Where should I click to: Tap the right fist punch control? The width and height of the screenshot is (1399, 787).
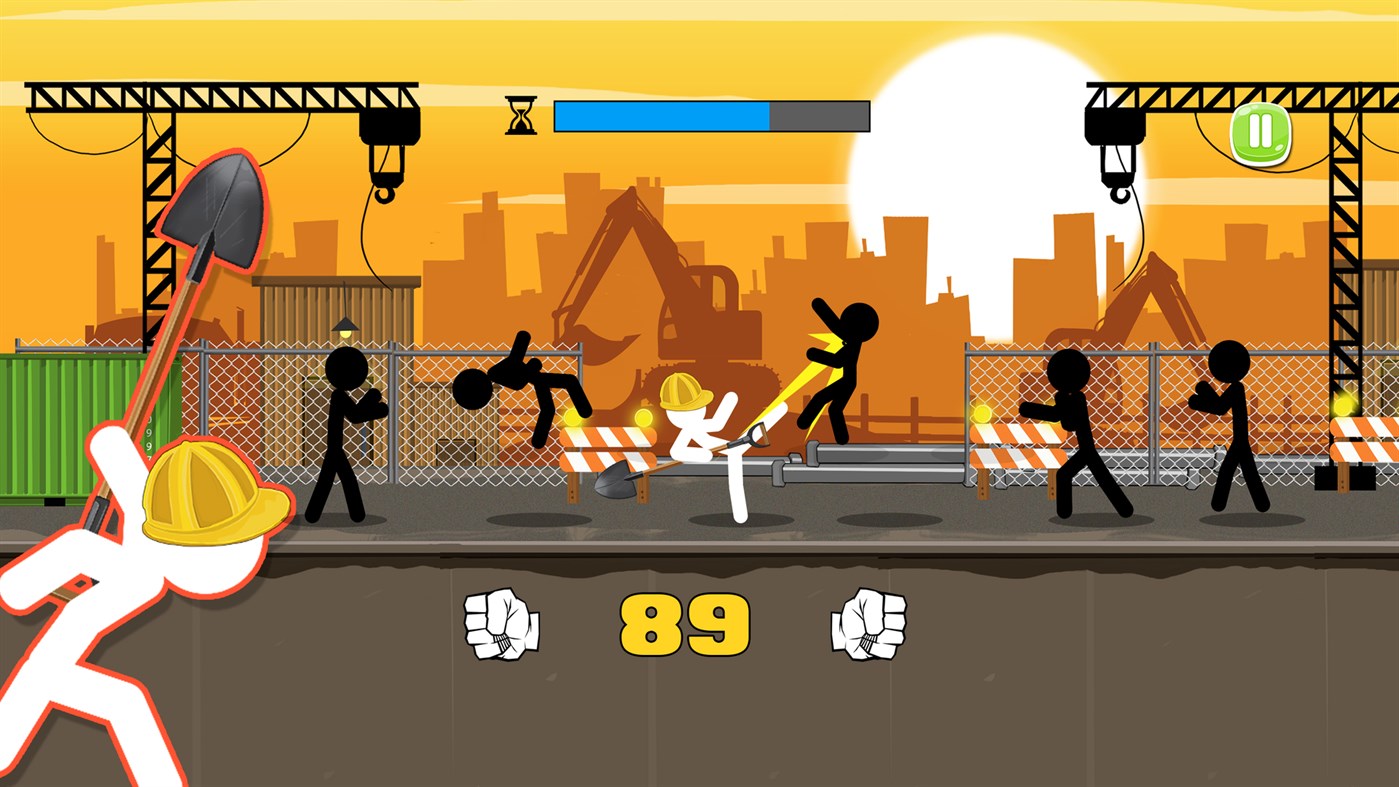[868, 625]
